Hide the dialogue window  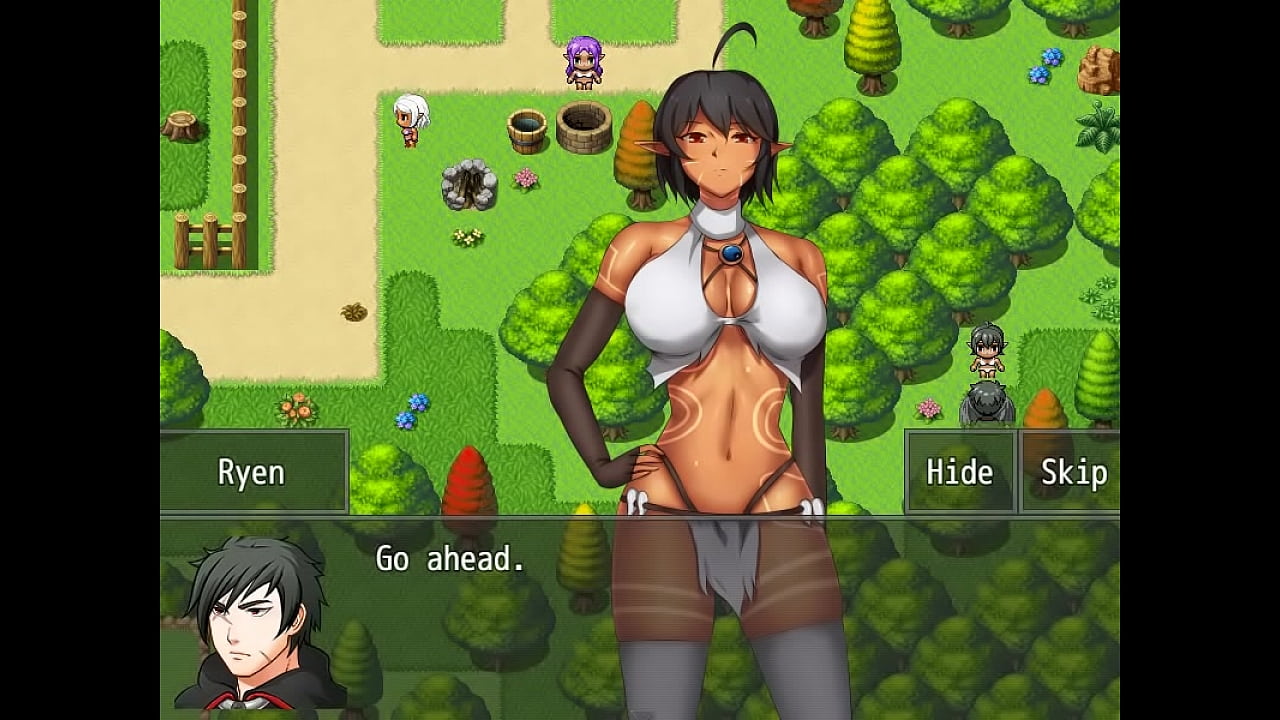pyautogui.click(x=959, y=472)
